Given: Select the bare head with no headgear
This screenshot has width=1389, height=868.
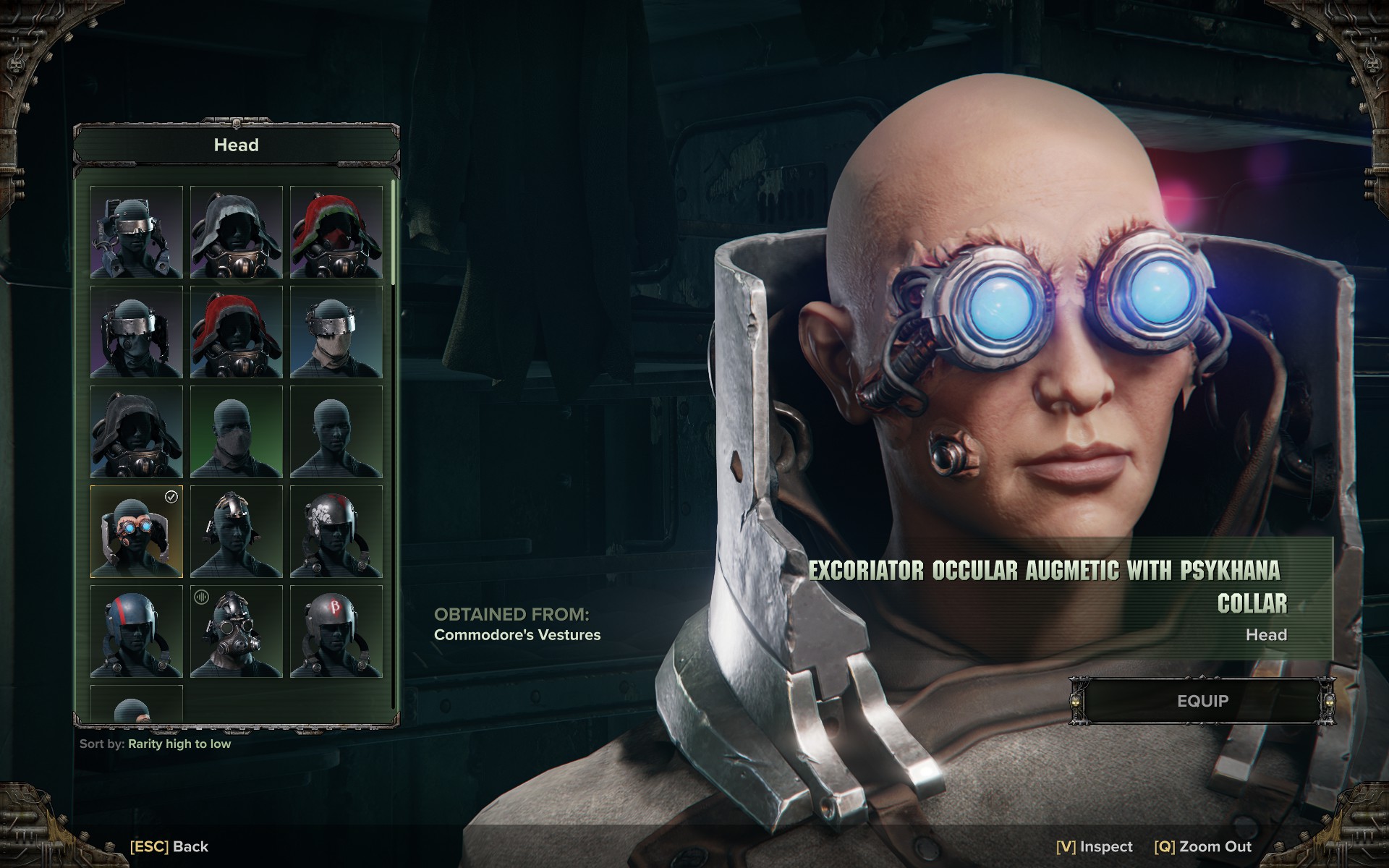Looking at the screenshot, I should (x=336, y=432).
